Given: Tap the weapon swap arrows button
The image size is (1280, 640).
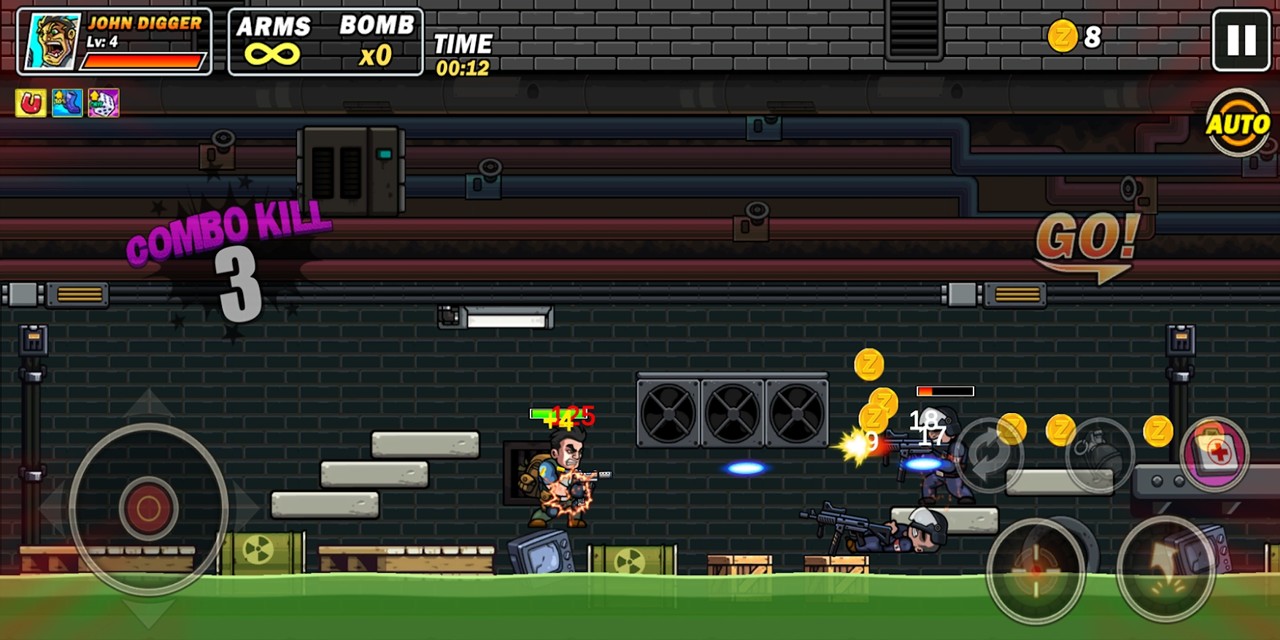Looking at the screenshot, I should point(987,455).
